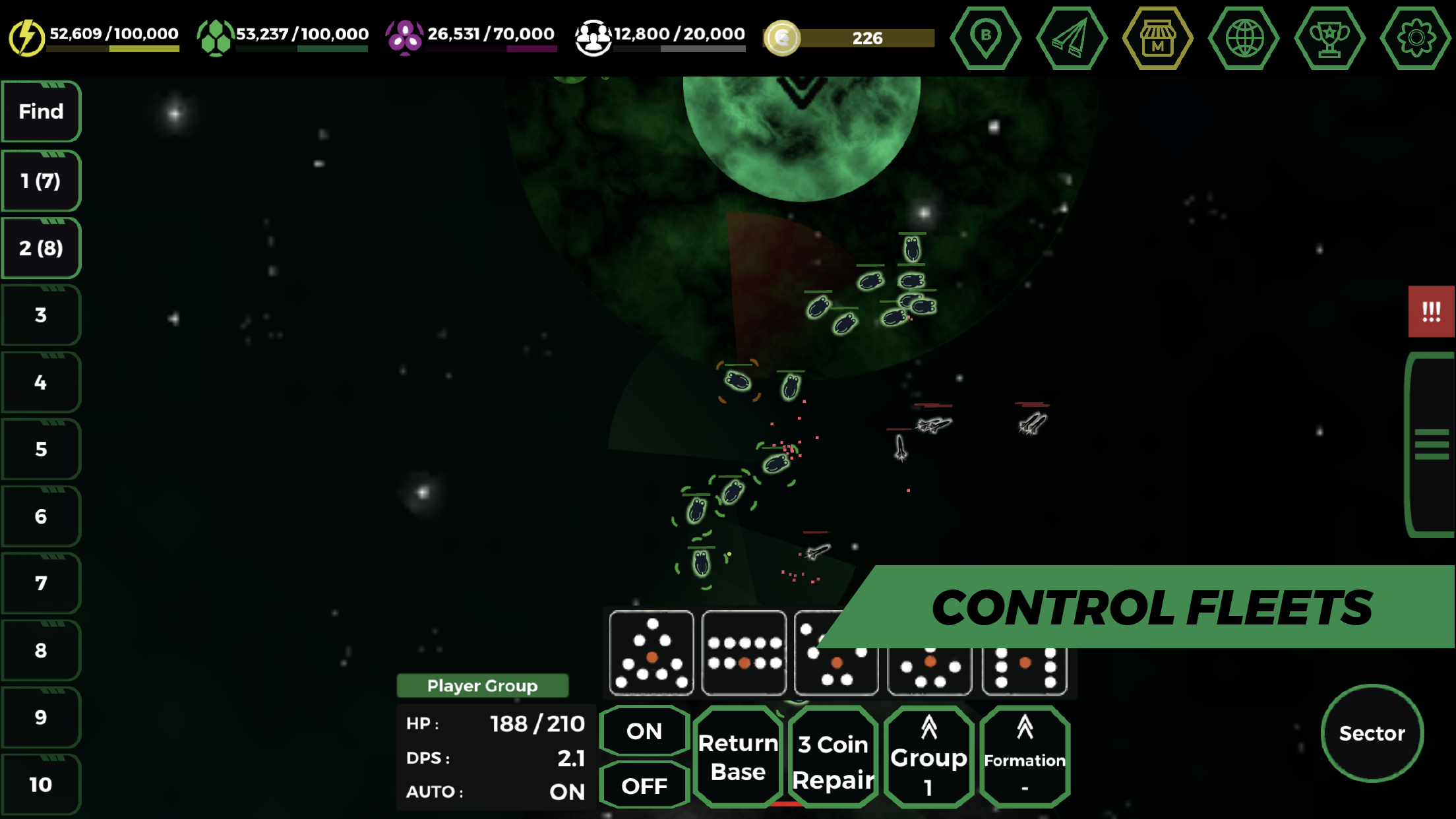The height and width of the screenshot is (819, 1456).
Task: Select fleet slot 5 in the sidebar
Action: 41,450
